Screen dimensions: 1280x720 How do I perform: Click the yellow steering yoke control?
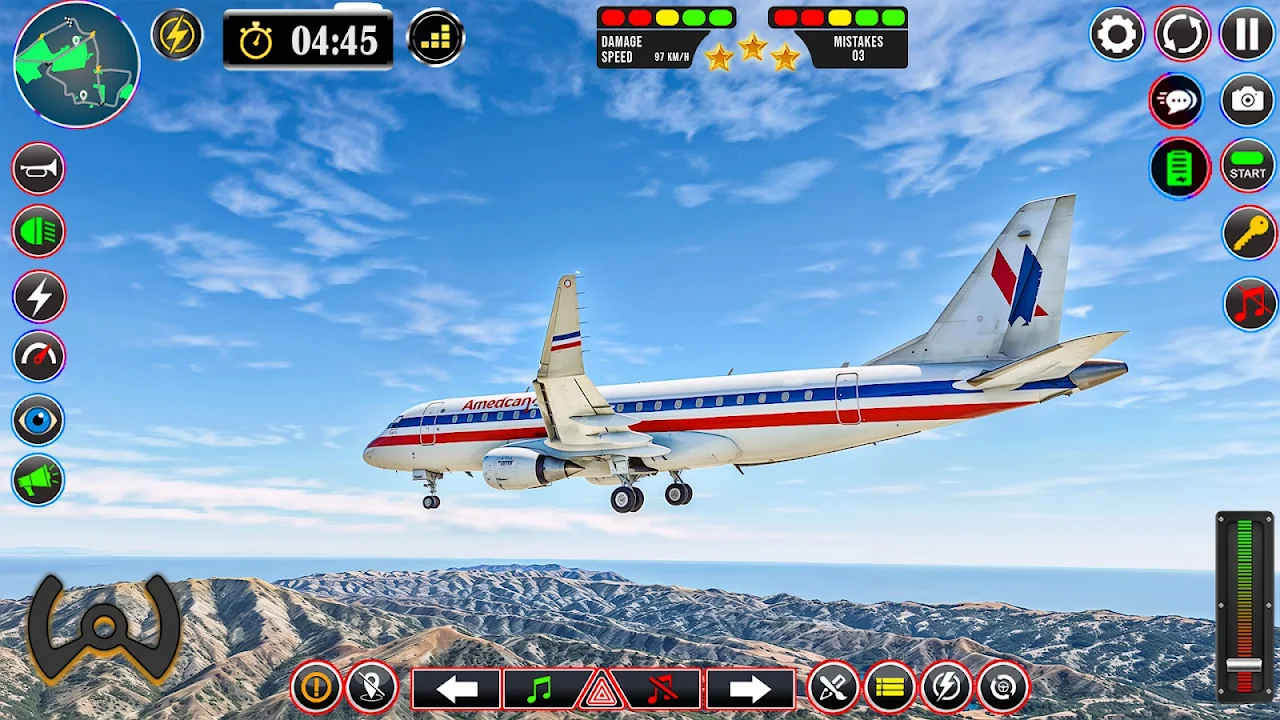click(x=103, y=628)
